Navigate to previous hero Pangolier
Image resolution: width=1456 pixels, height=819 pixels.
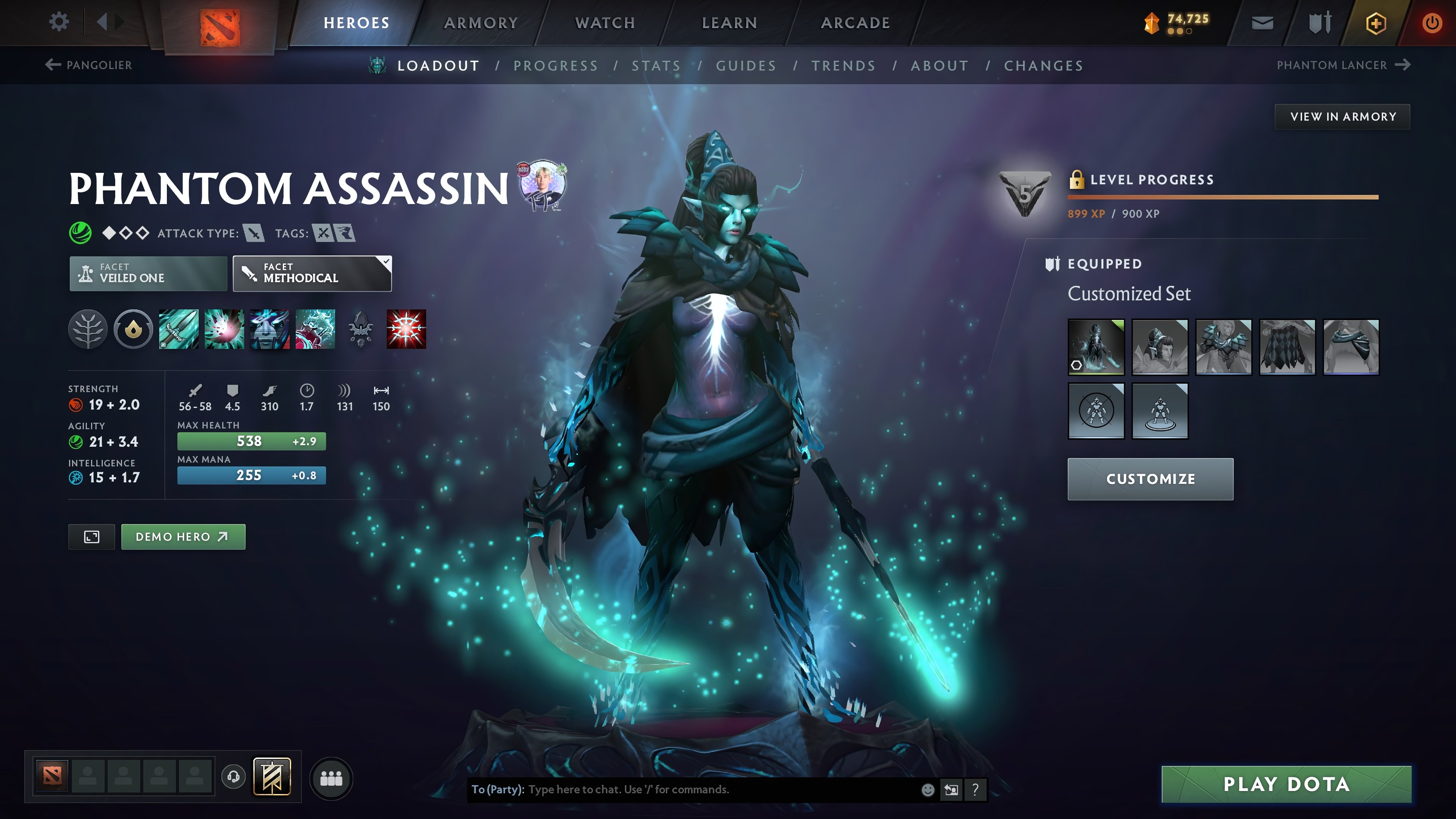point(89,65)
